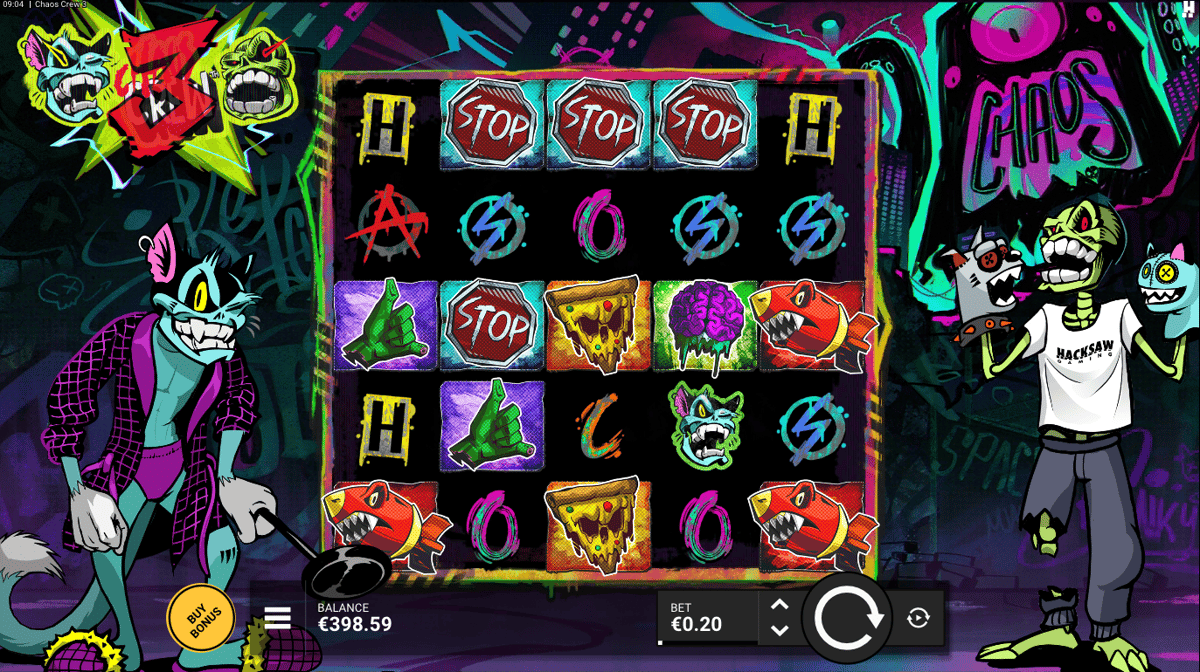Decrease the bet with the down arrow
This screenshot has width=1200, height=672.
(780, 630)
